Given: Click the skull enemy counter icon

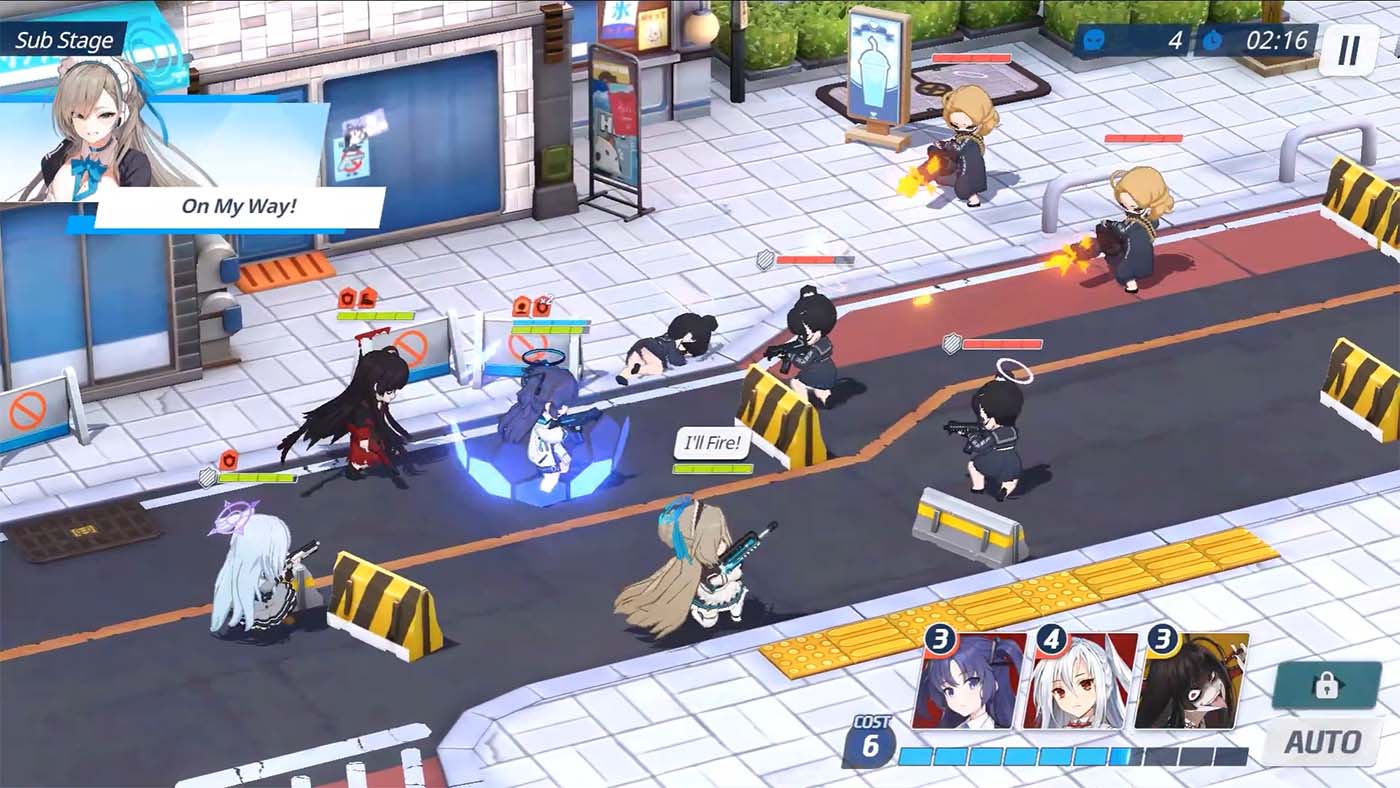Looking at the screenshot, I should click(x=1094, y=39).
